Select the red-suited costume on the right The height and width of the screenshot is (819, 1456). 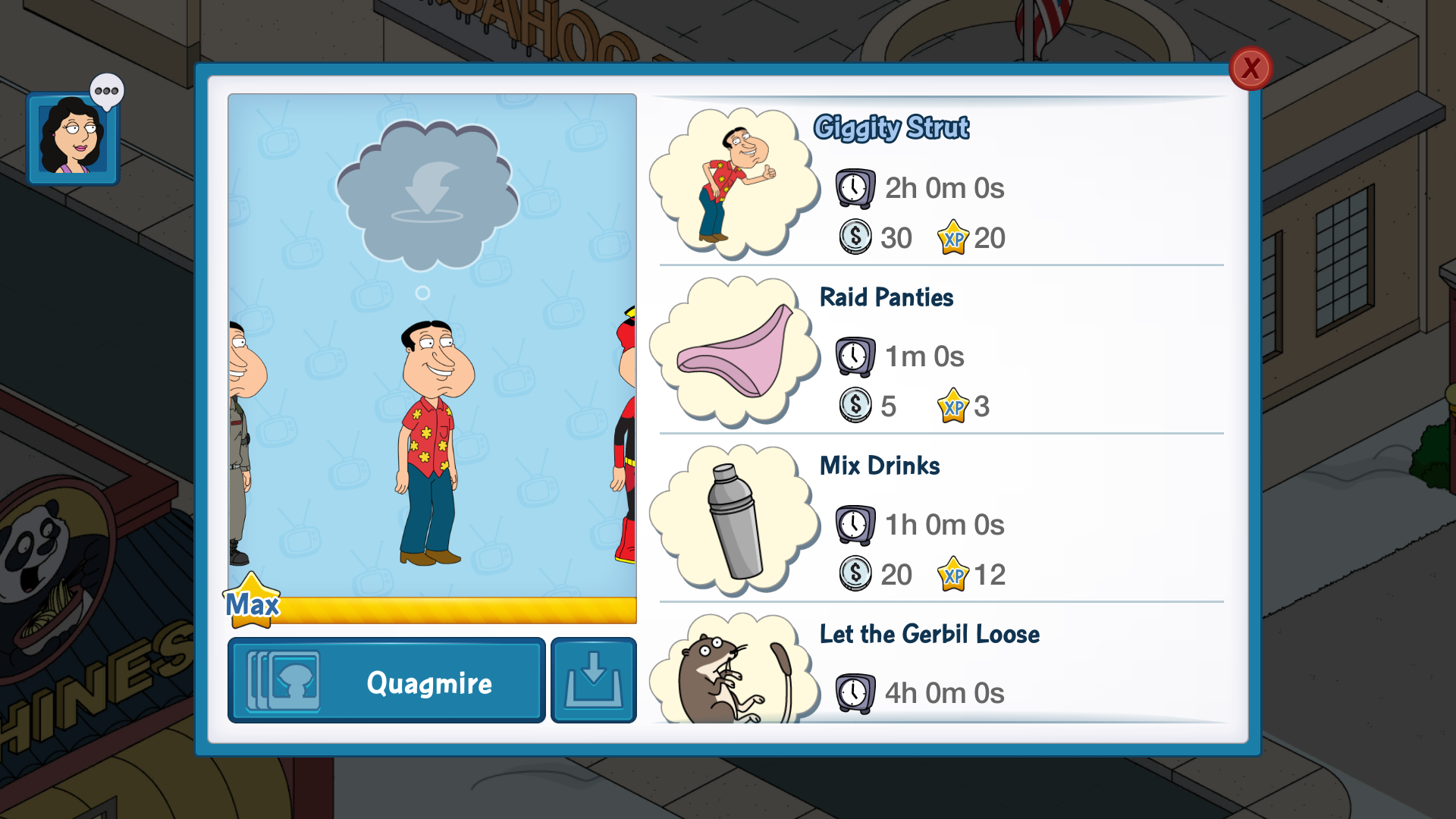[x=625, y=440]
